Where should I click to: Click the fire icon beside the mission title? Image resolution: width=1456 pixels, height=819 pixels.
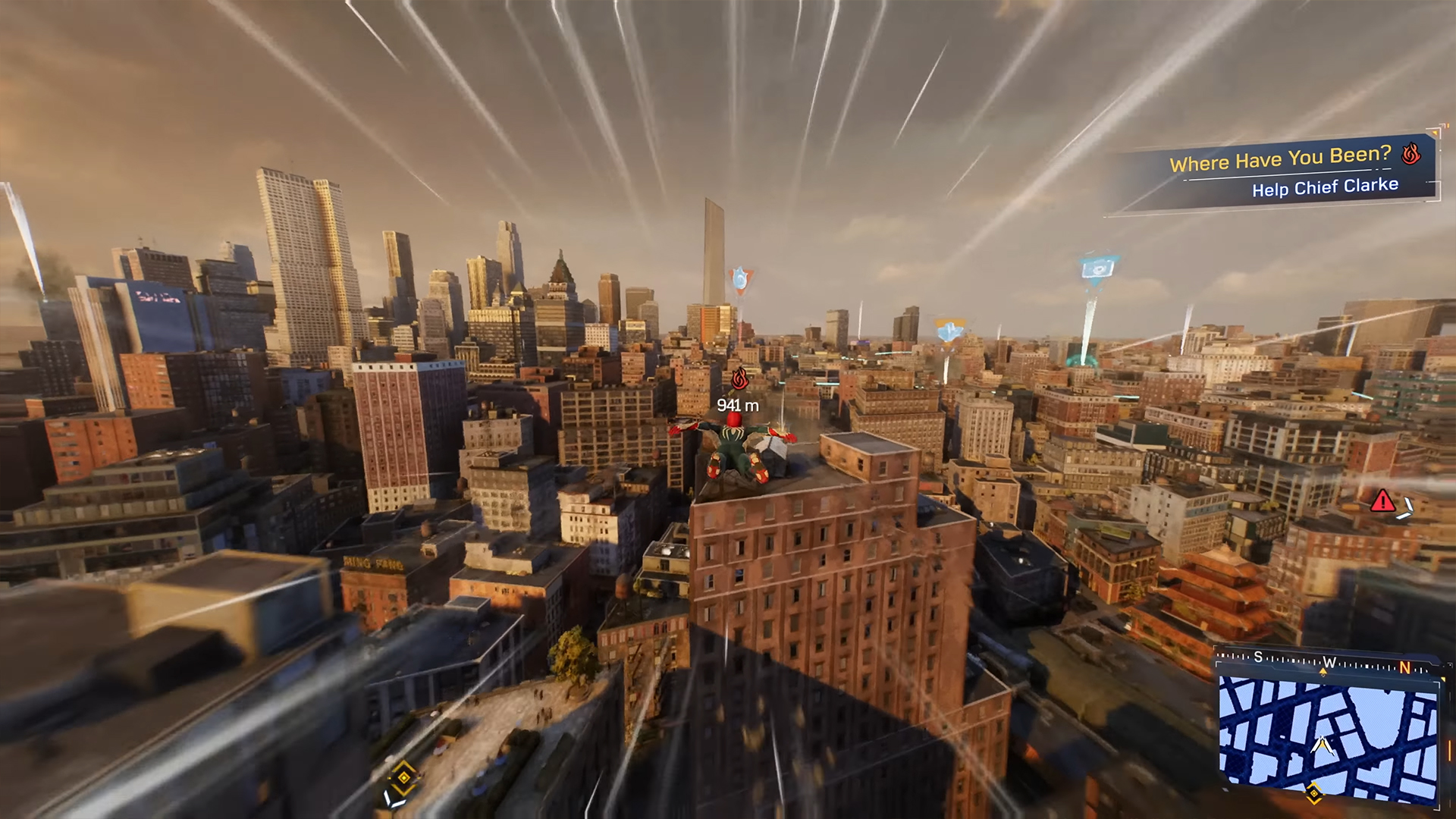coord(1410,154)
